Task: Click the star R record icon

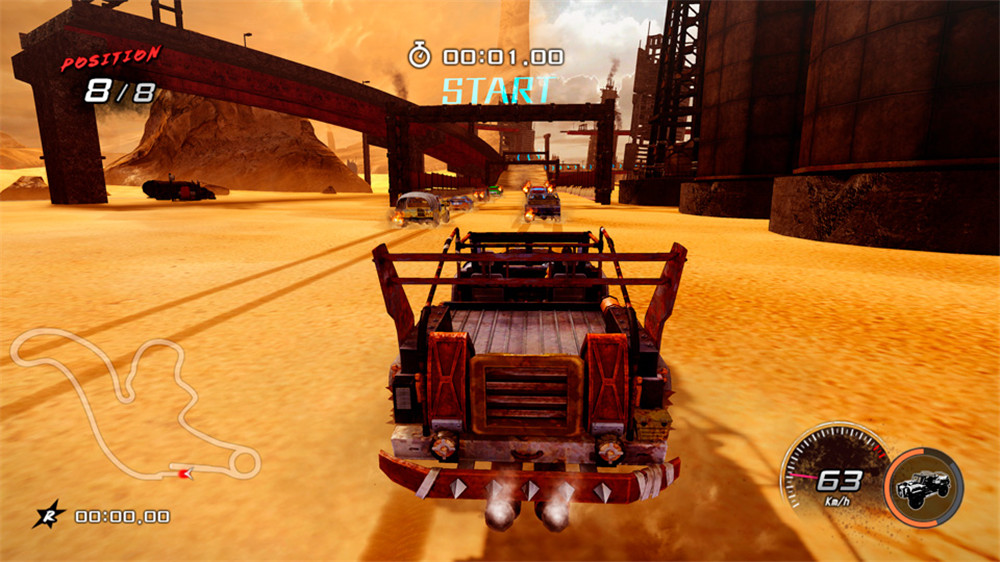Action: pos(48,515)
